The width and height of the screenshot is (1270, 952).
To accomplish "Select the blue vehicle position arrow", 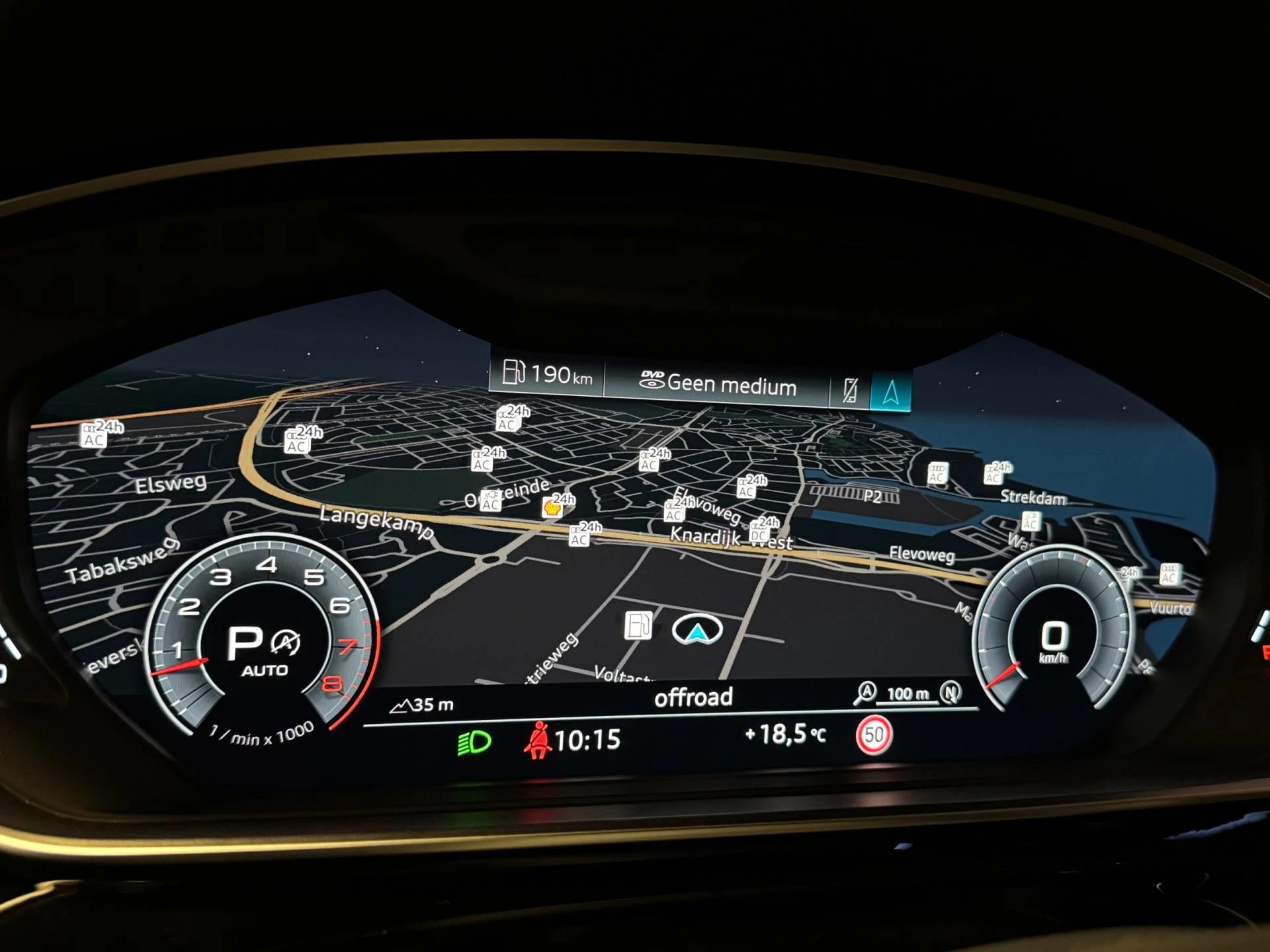I will point(697,631).
